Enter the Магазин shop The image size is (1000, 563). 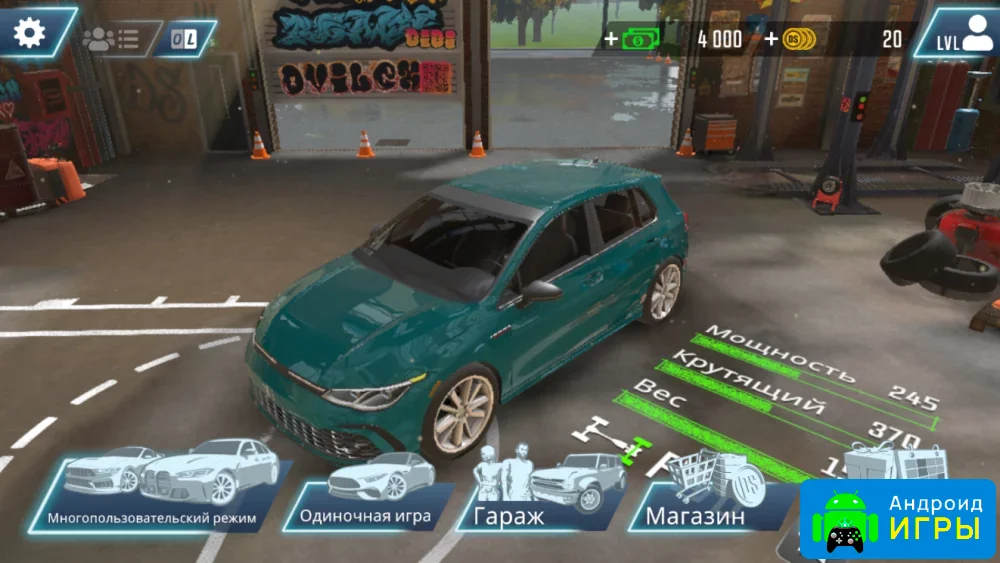point(702,494)
